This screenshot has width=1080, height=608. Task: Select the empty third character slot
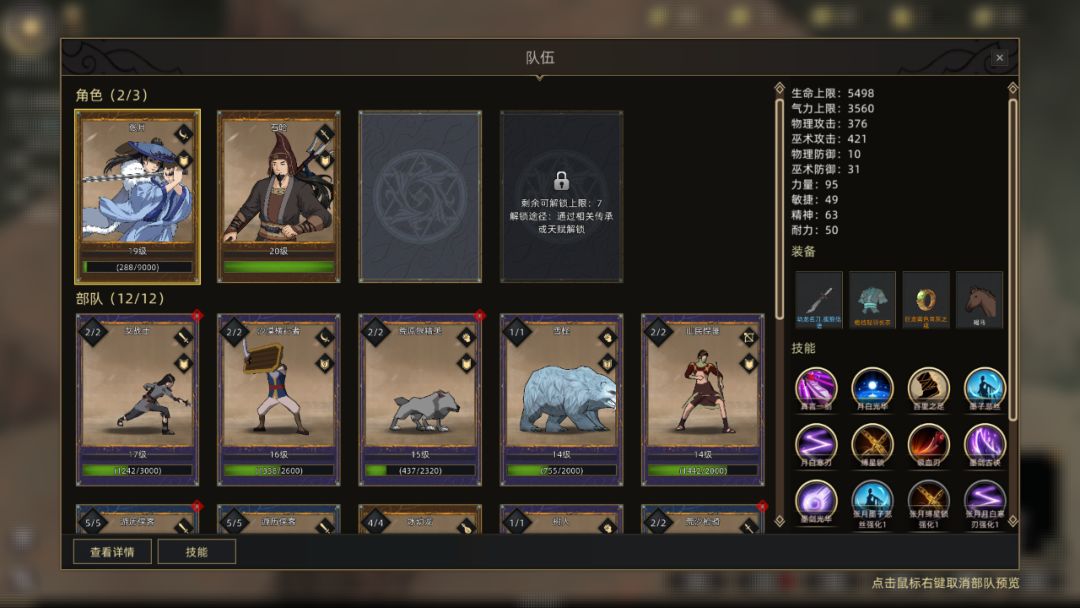pos(420,196)
